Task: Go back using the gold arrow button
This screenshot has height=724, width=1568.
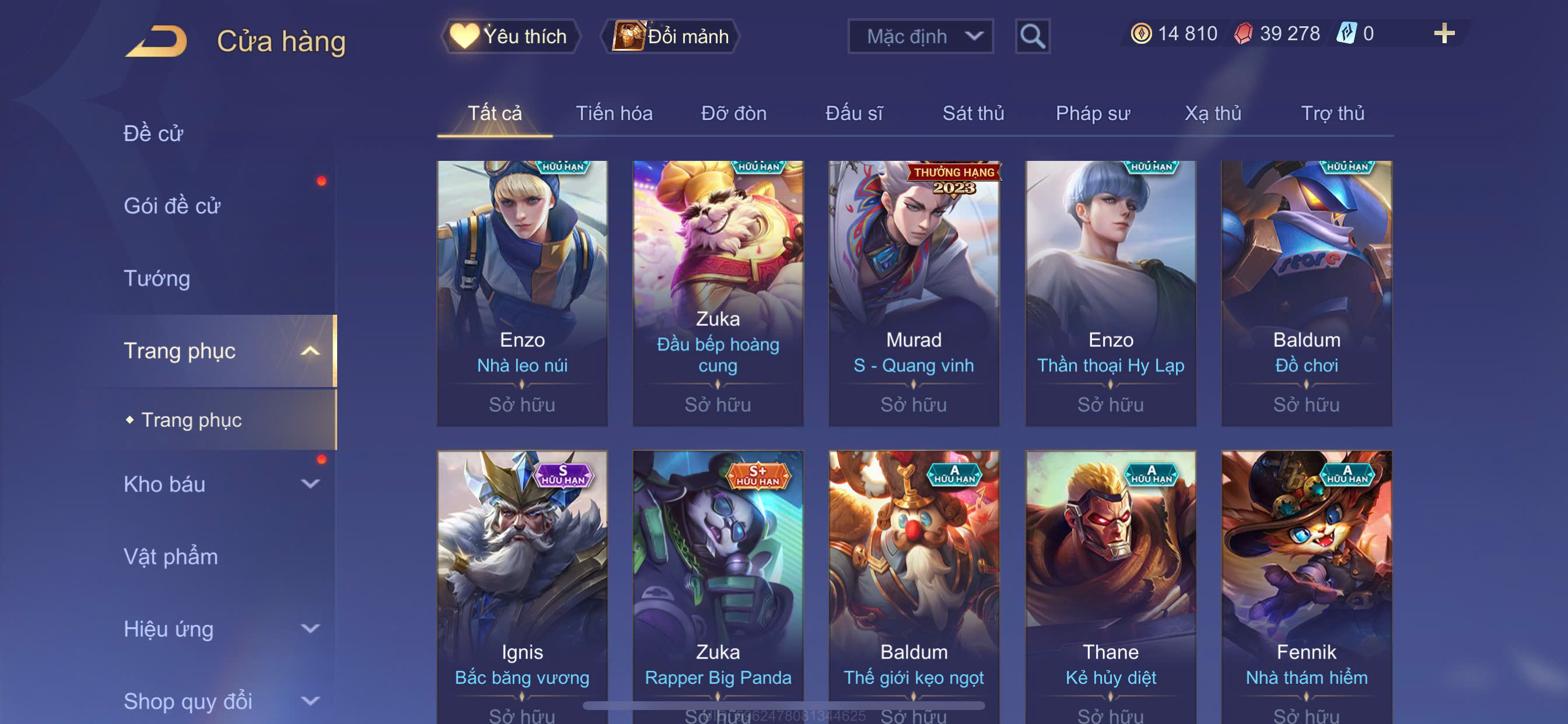Action: (157, 41)
